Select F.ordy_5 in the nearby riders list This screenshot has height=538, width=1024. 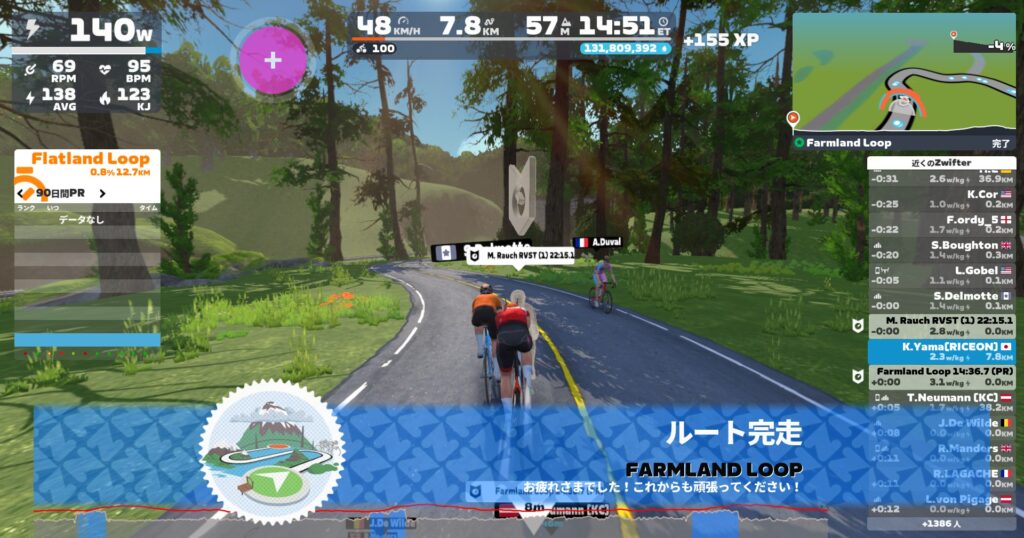[x=940, y=224]
